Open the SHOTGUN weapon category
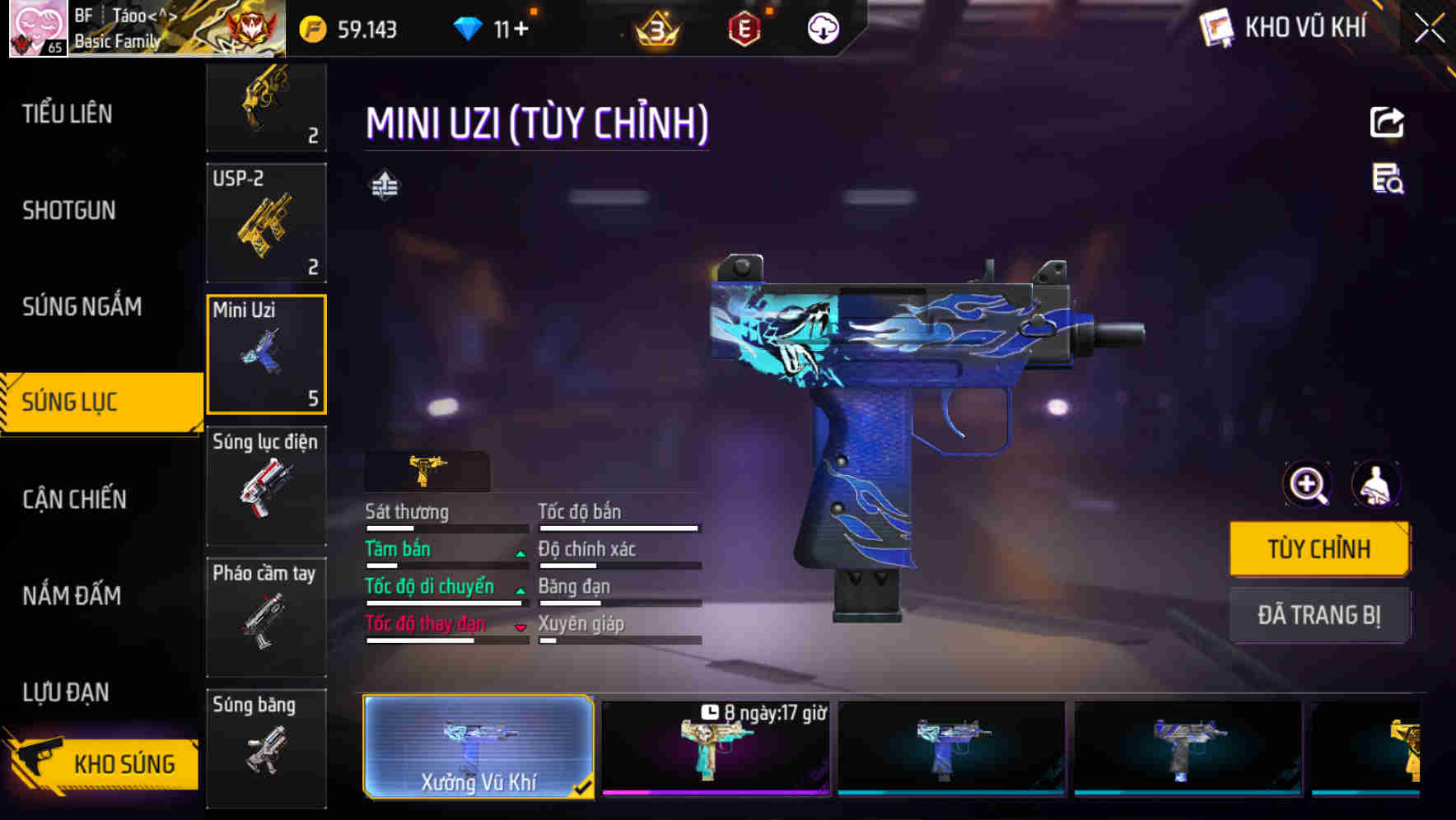The image size is (1456, 820). [69, 211]
